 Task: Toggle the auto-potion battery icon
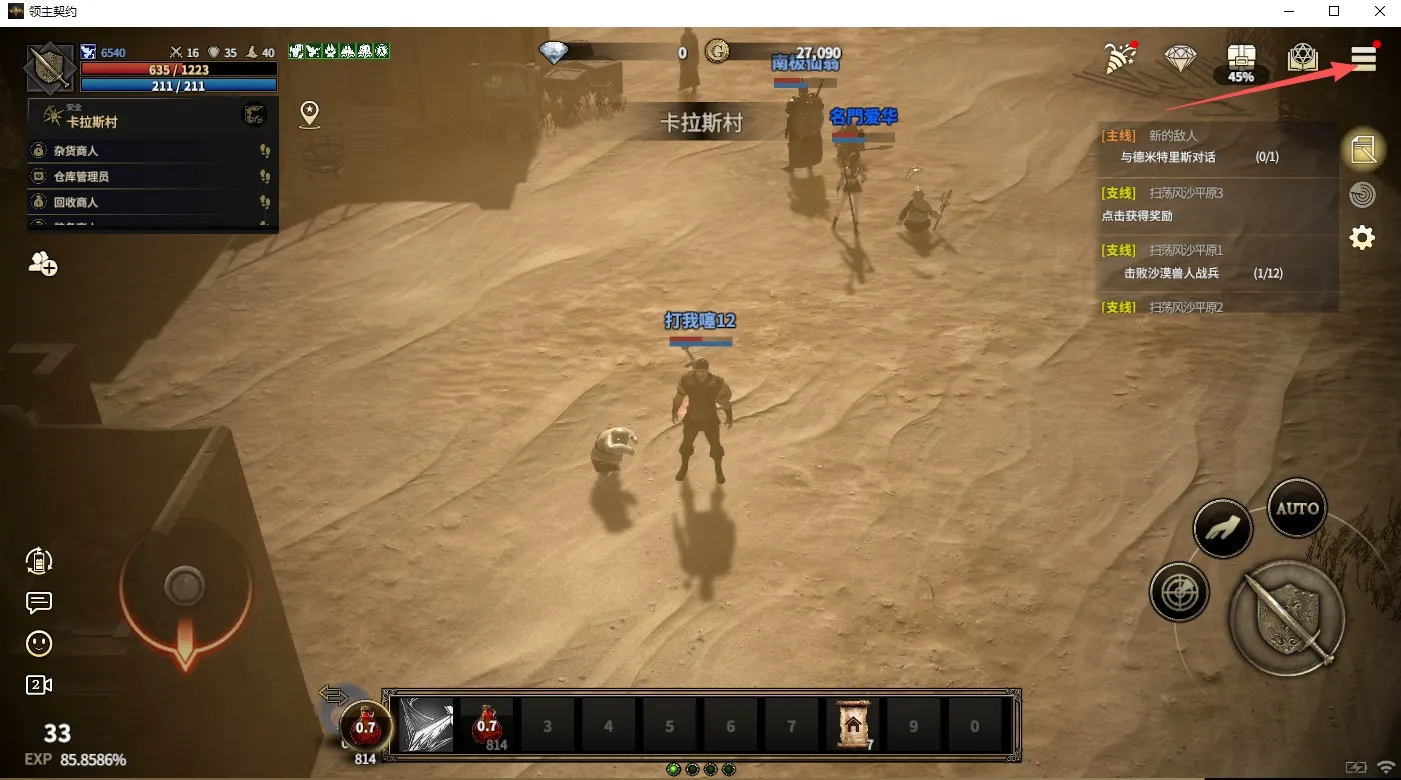[x=38, y=560]
